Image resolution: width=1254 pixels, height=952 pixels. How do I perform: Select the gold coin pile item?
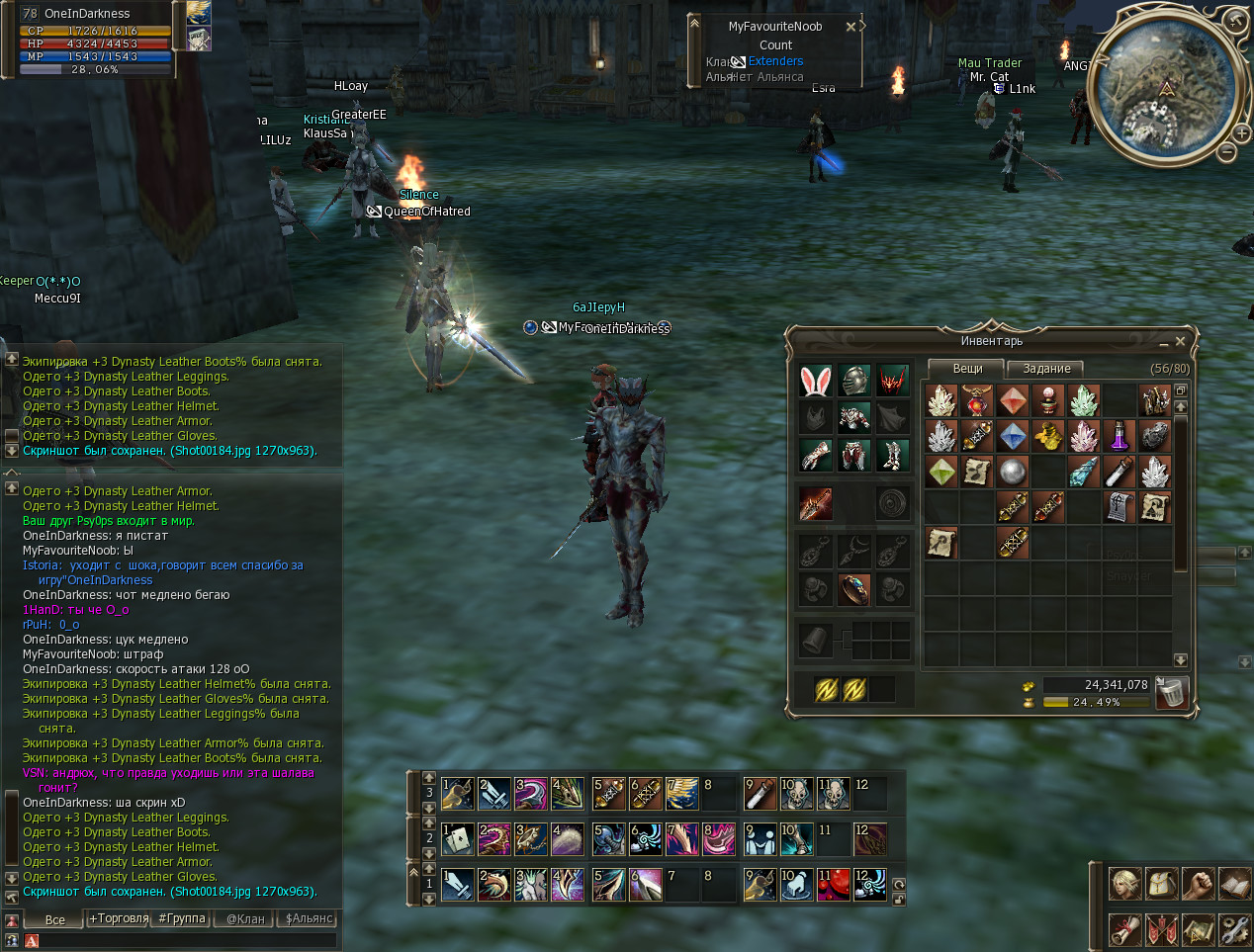point(1048,436)
